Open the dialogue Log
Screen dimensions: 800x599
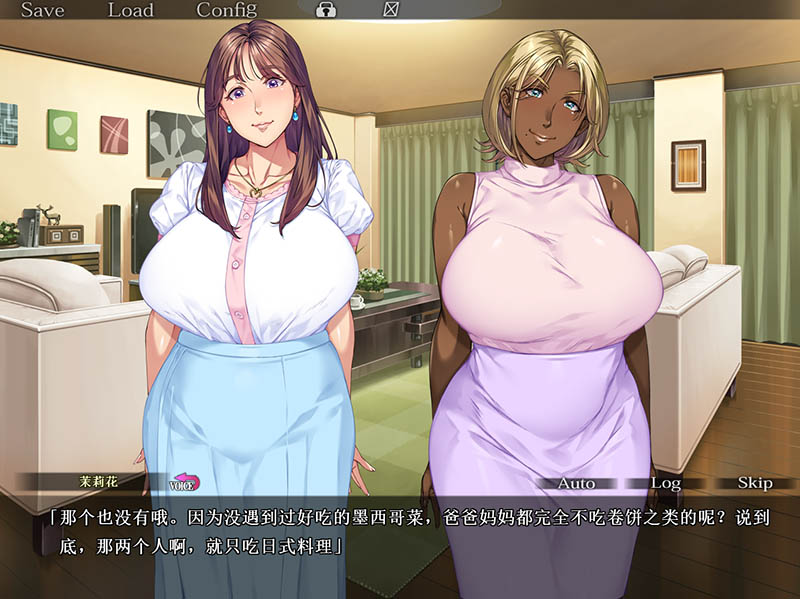tap(665, 483)
